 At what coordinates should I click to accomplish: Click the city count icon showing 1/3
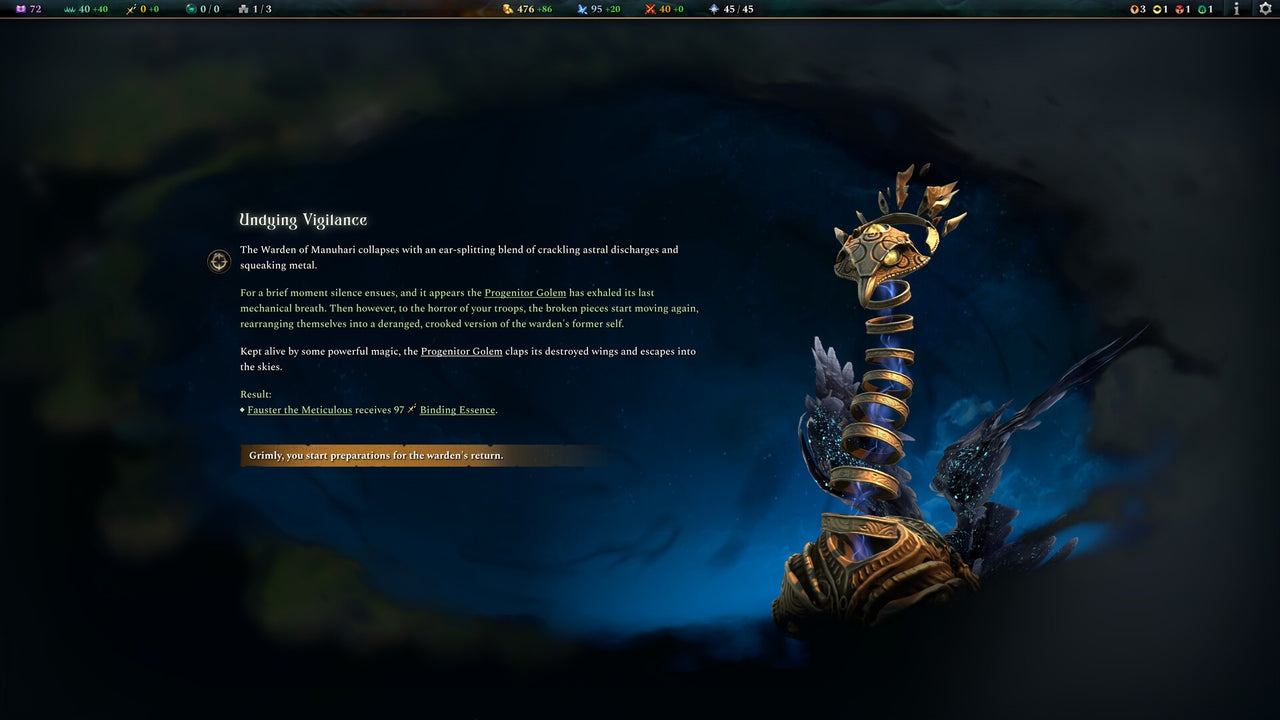(x=242, y=9)
